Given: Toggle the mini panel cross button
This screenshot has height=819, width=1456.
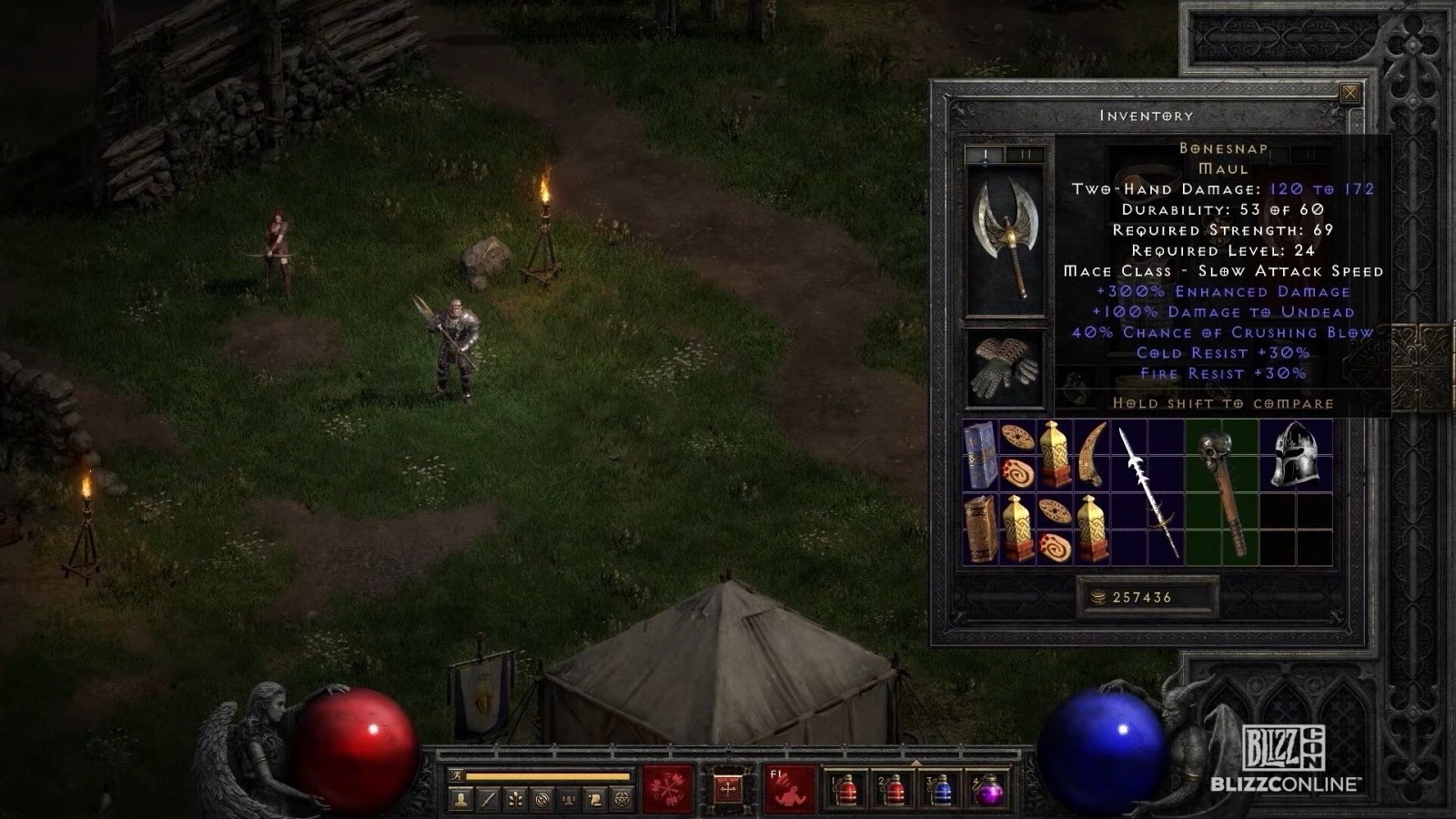Looking at the screenshot, I should pos(727,788).
